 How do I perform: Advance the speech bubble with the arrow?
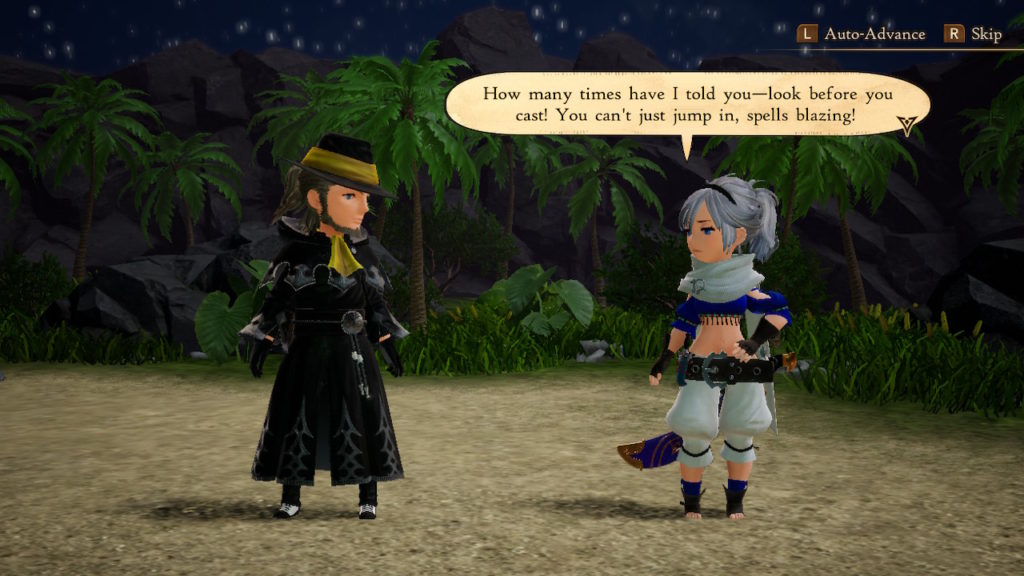pos(907,125)
